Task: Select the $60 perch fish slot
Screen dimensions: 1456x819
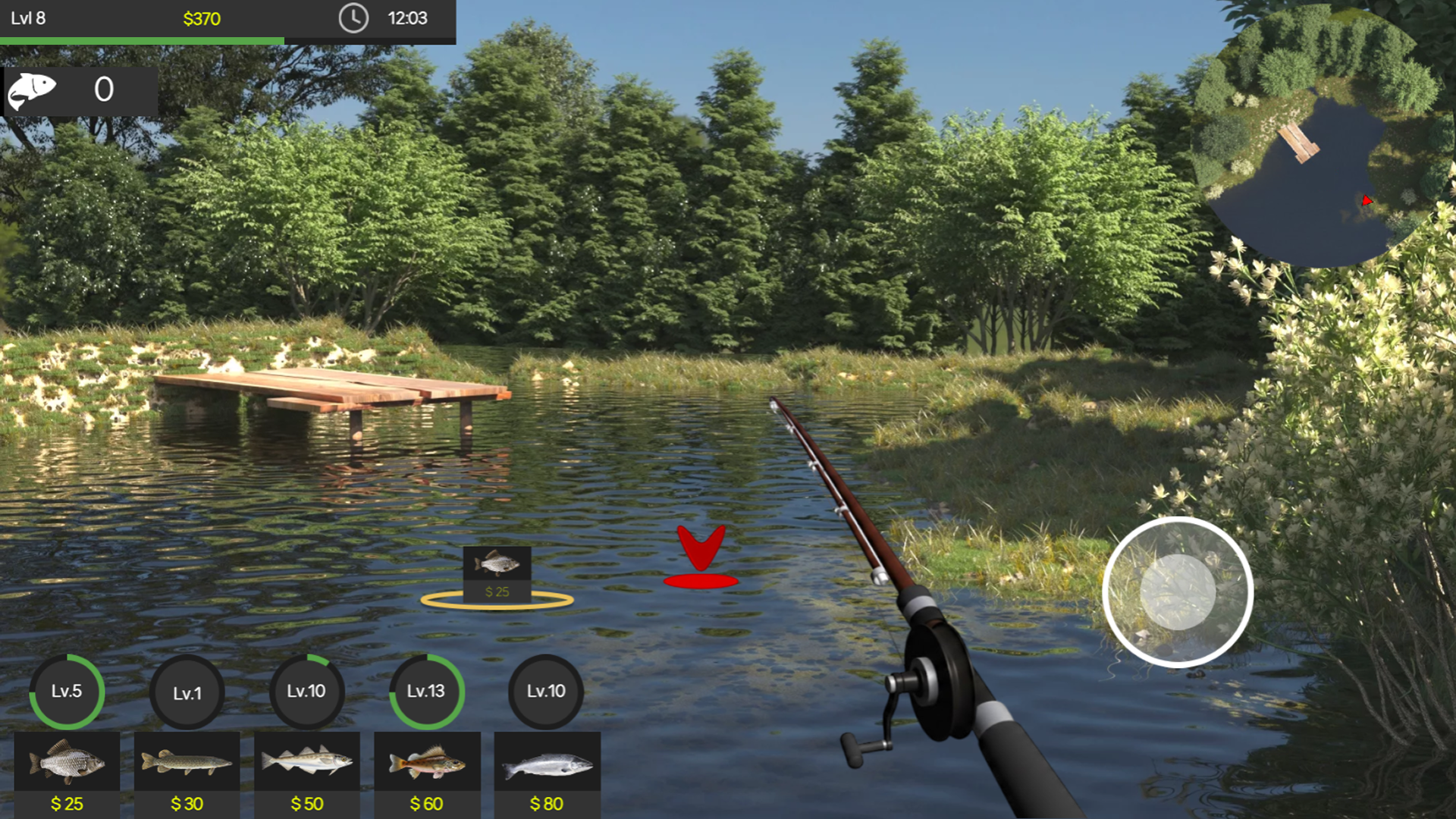Action: click(x=427, y=768)
